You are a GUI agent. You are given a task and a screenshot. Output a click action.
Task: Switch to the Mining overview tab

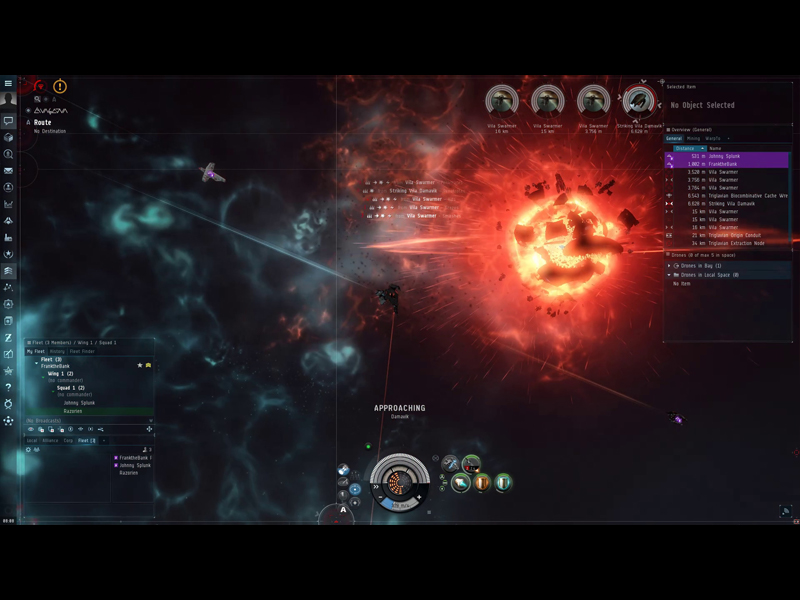pyautogui.click(x=693, y=138)
